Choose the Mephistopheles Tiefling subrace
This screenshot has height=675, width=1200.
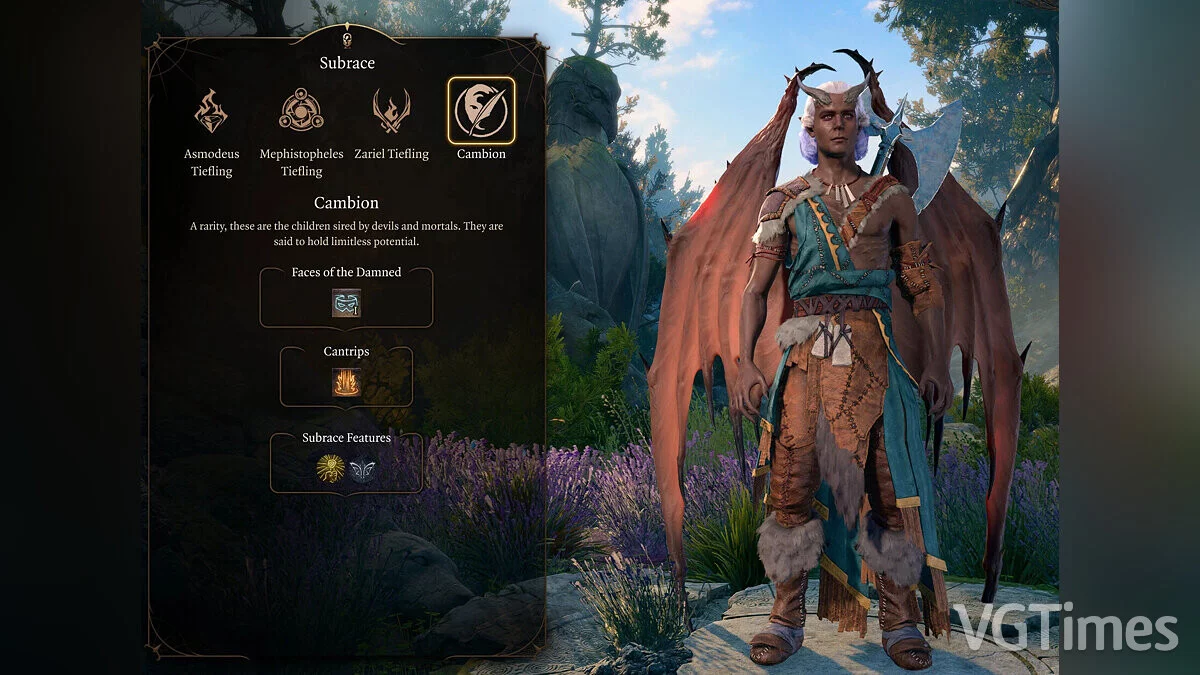click(301, 111)
